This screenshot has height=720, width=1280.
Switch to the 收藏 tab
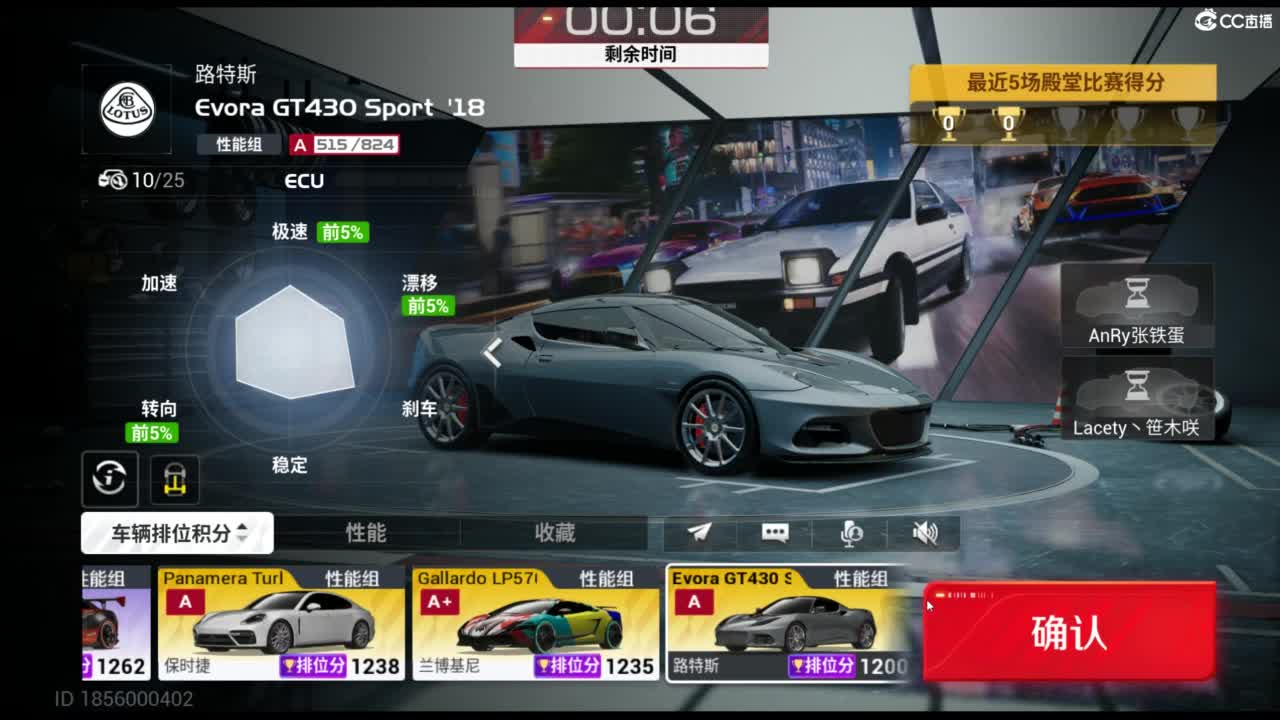[x=555, y=533]
